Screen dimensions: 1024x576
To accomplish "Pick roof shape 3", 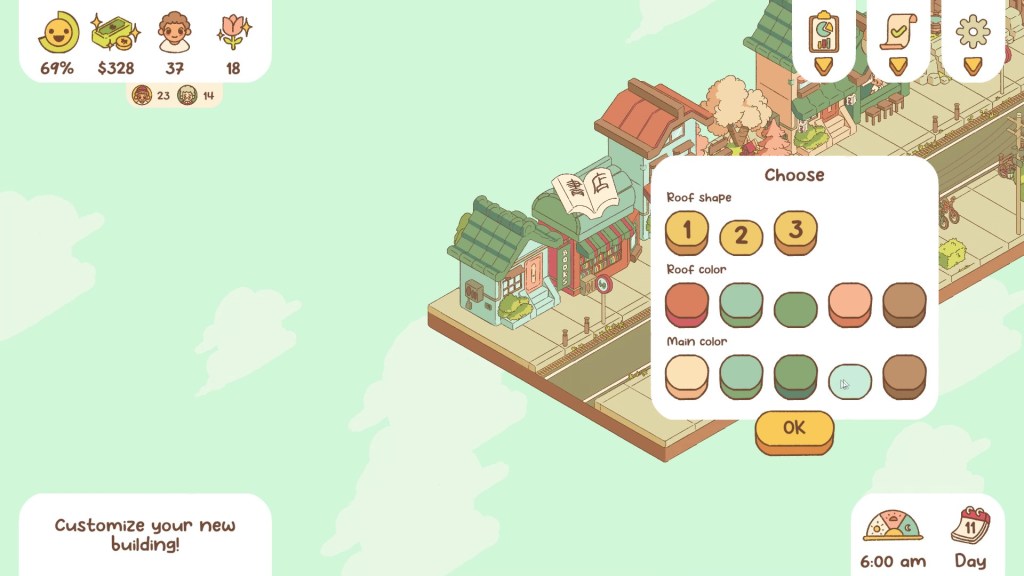I will point(795,231).
